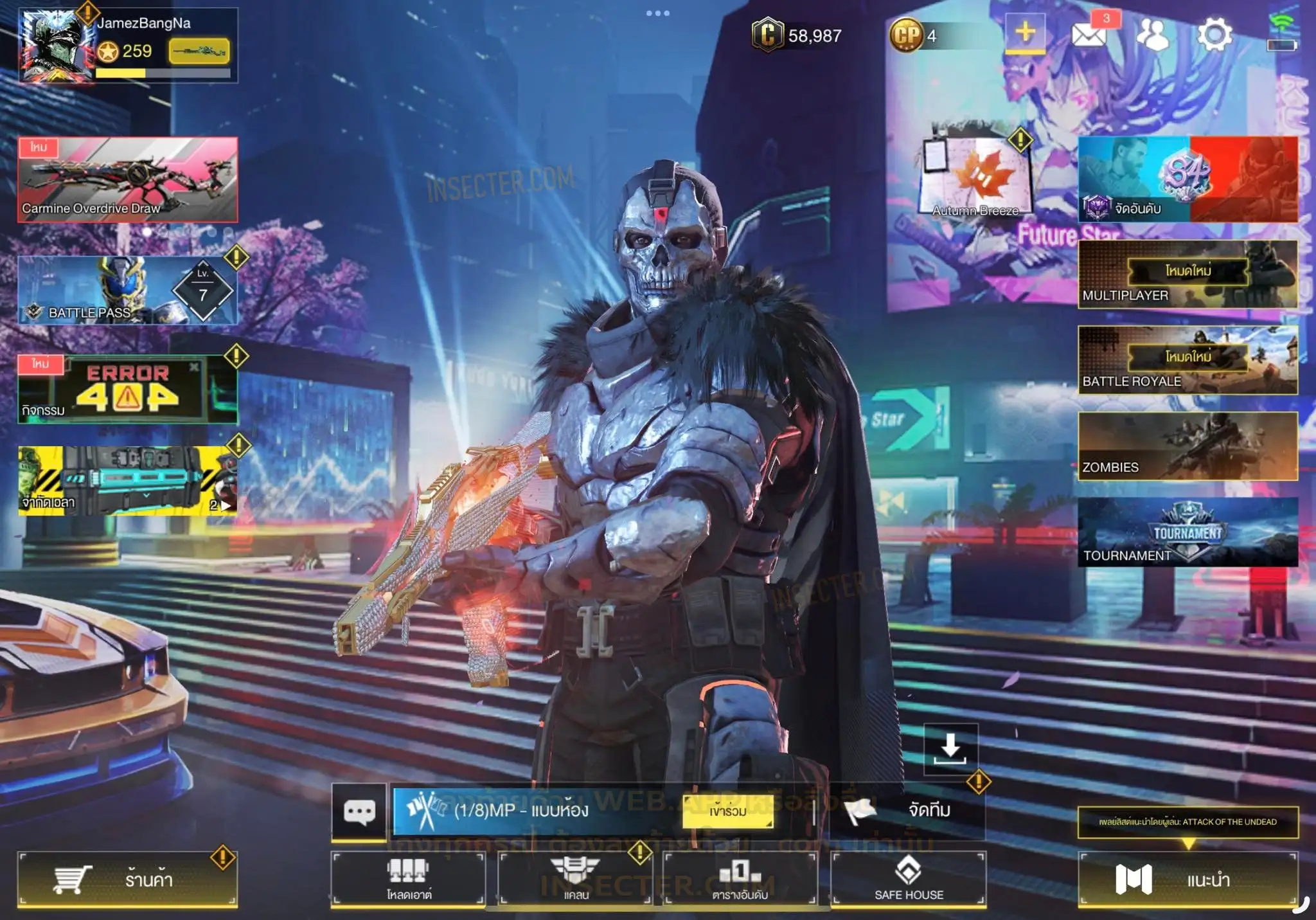Open the limited-time crate offer banner
The image size is (1316, 920).
(127, 481)
